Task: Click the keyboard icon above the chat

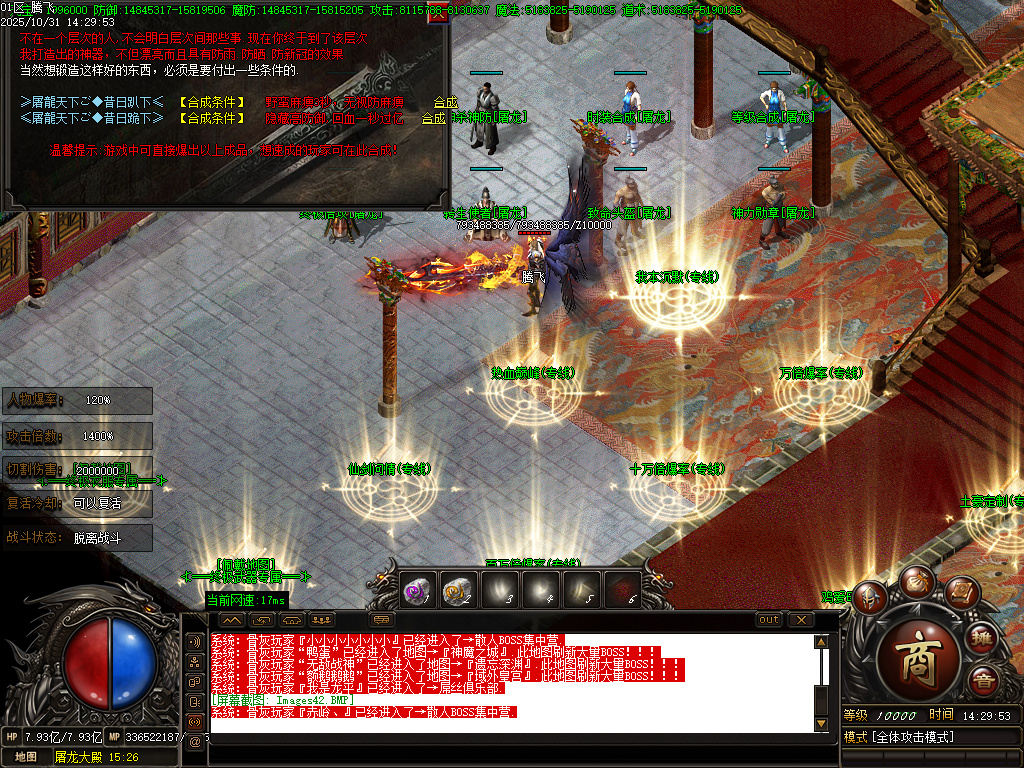Action: (x=382, y=620)
